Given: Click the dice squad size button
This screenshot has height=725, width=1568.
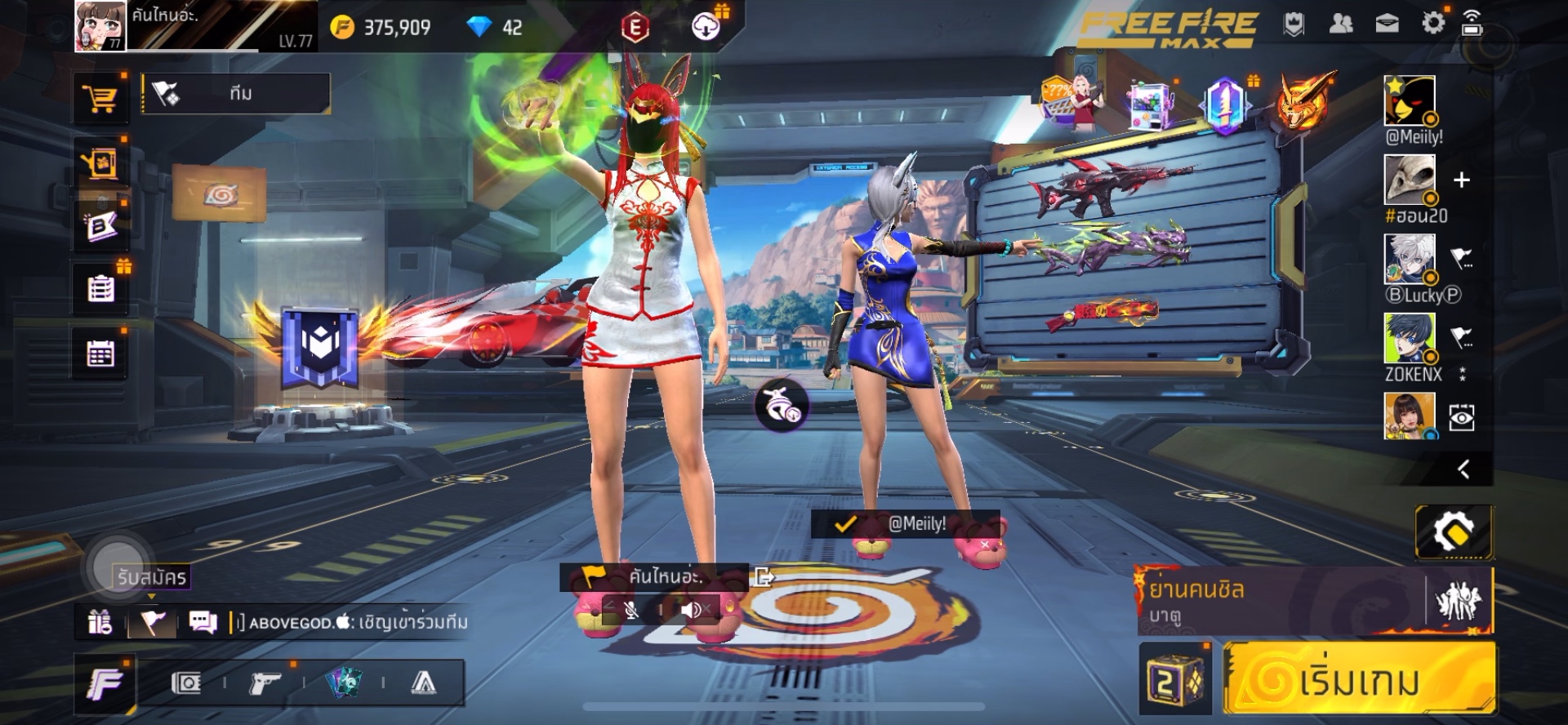Looking at the screenshot, I should (1174, 679).
